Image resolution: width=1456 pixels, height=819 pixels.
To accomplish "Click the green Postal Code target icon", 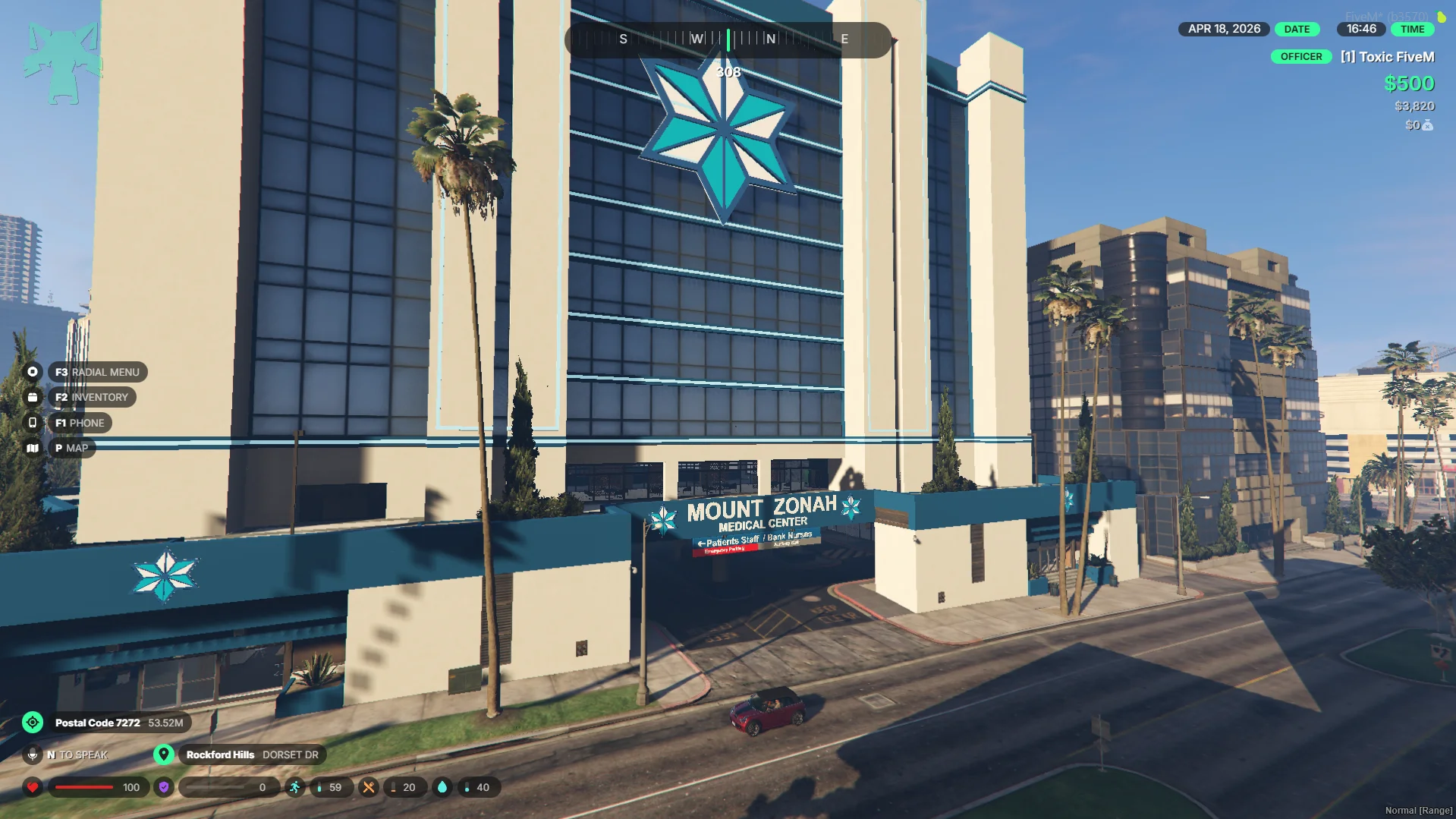I will coord(33,723).
